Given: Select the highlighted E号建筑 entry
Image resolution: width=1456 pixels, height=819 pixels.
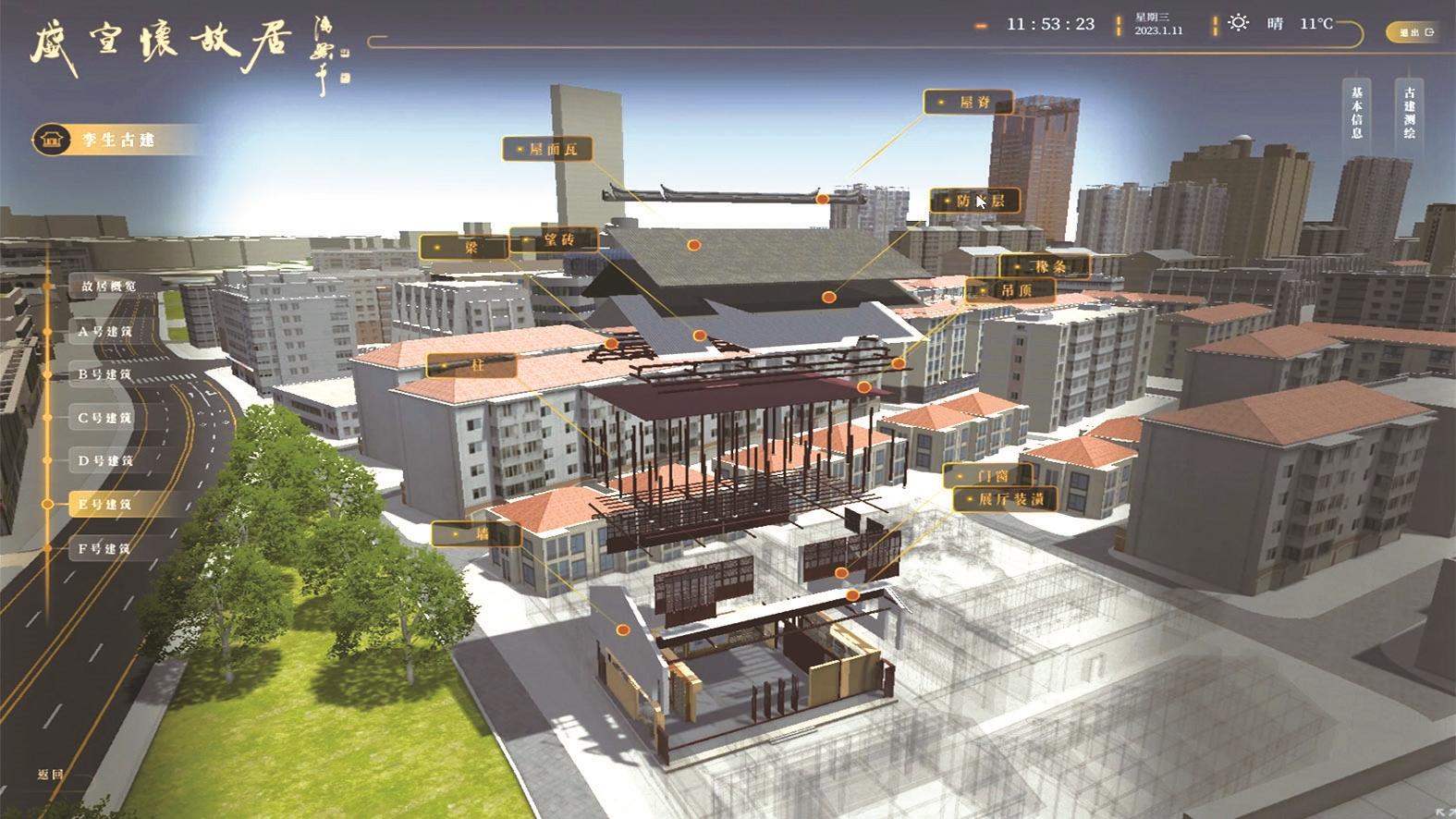Looking at the screenshot, I should click(x=104, y=505).
